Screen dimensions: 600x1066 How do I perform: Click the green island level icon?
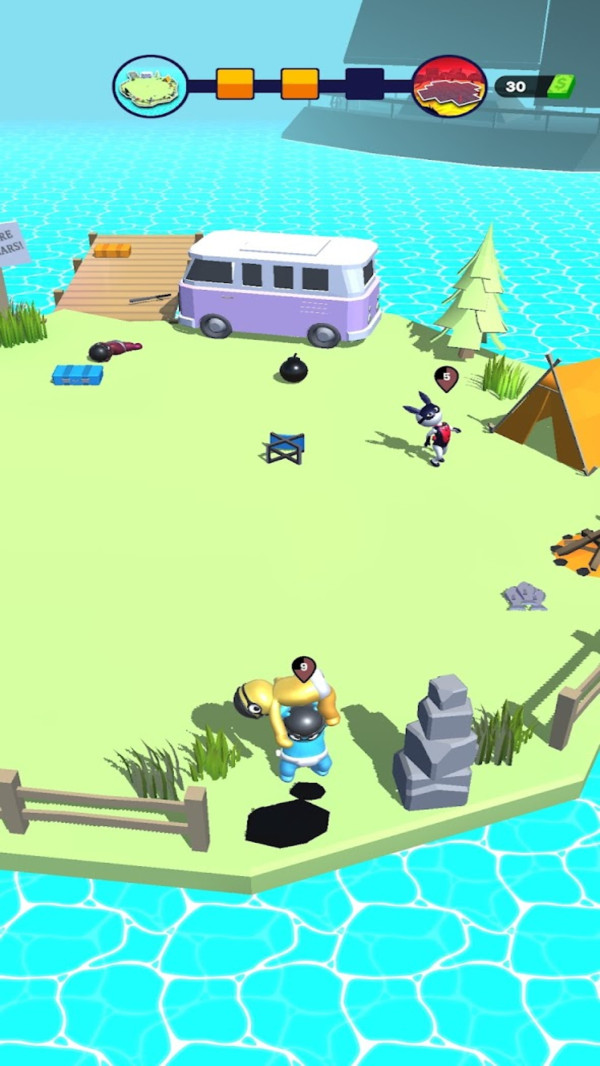coord(150,85)
